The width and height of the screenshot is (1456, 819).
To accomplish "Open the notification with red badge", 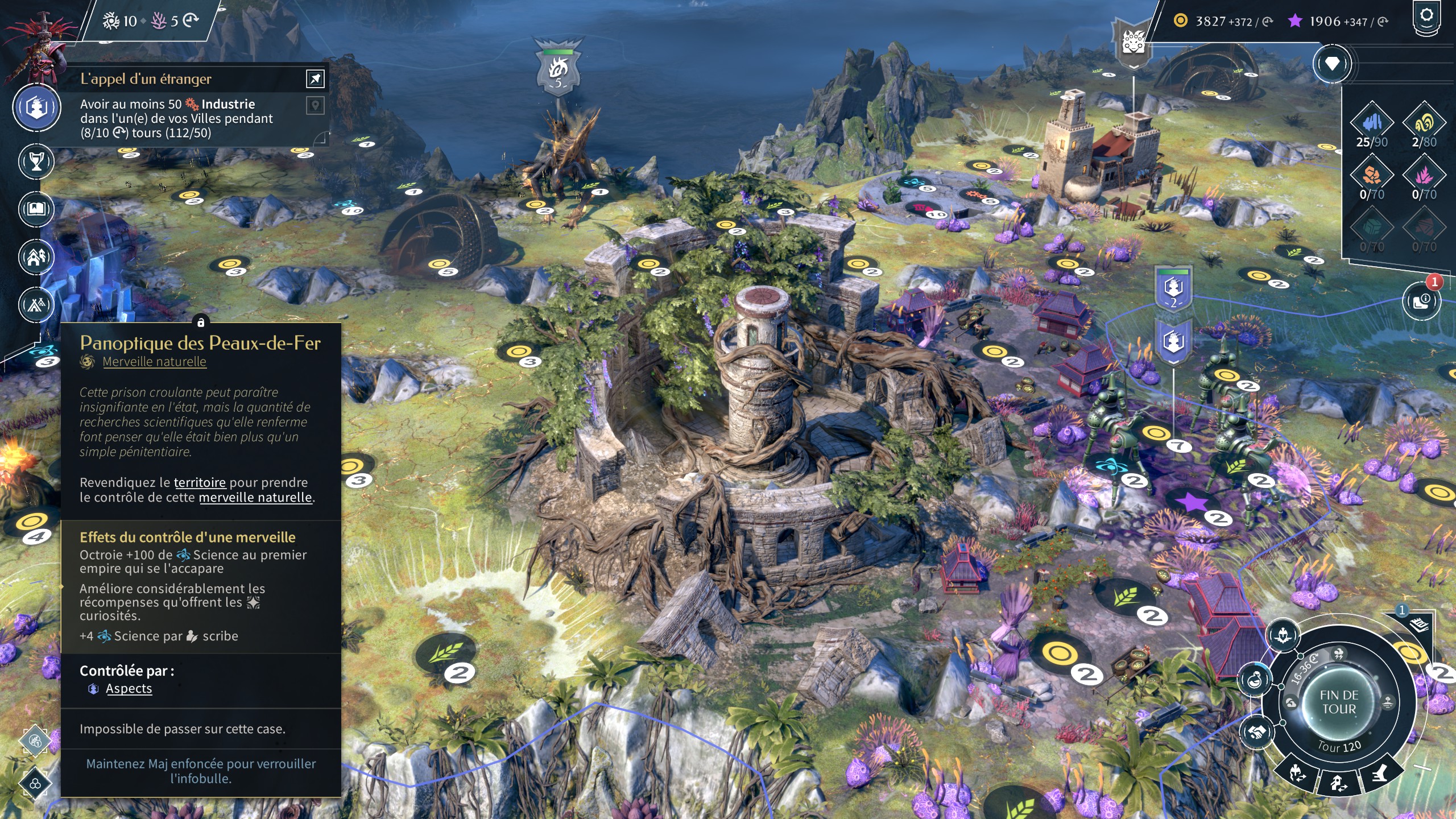I will (x=1421, y=300).
